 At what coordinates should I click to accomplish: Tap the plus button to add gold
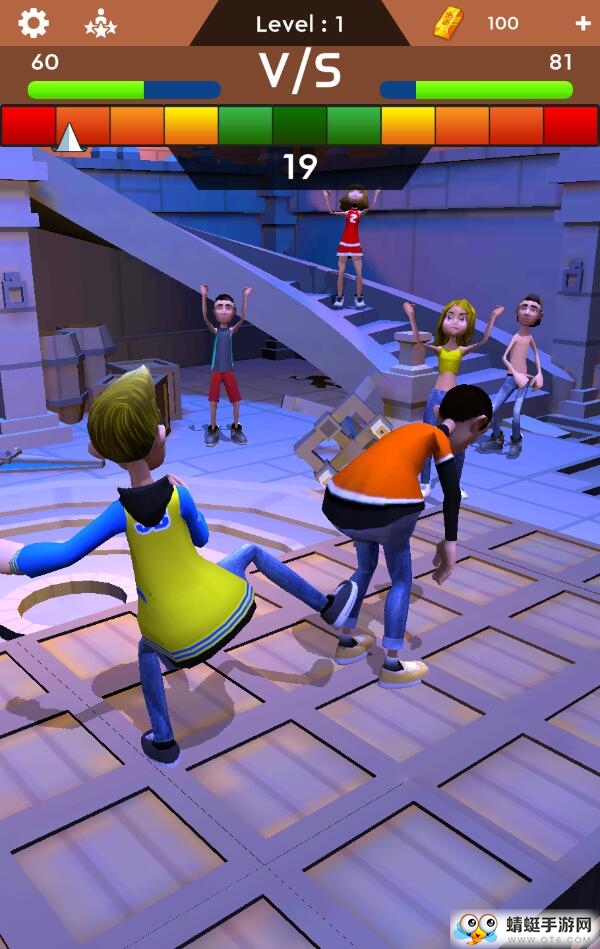[x=583, y=23]
